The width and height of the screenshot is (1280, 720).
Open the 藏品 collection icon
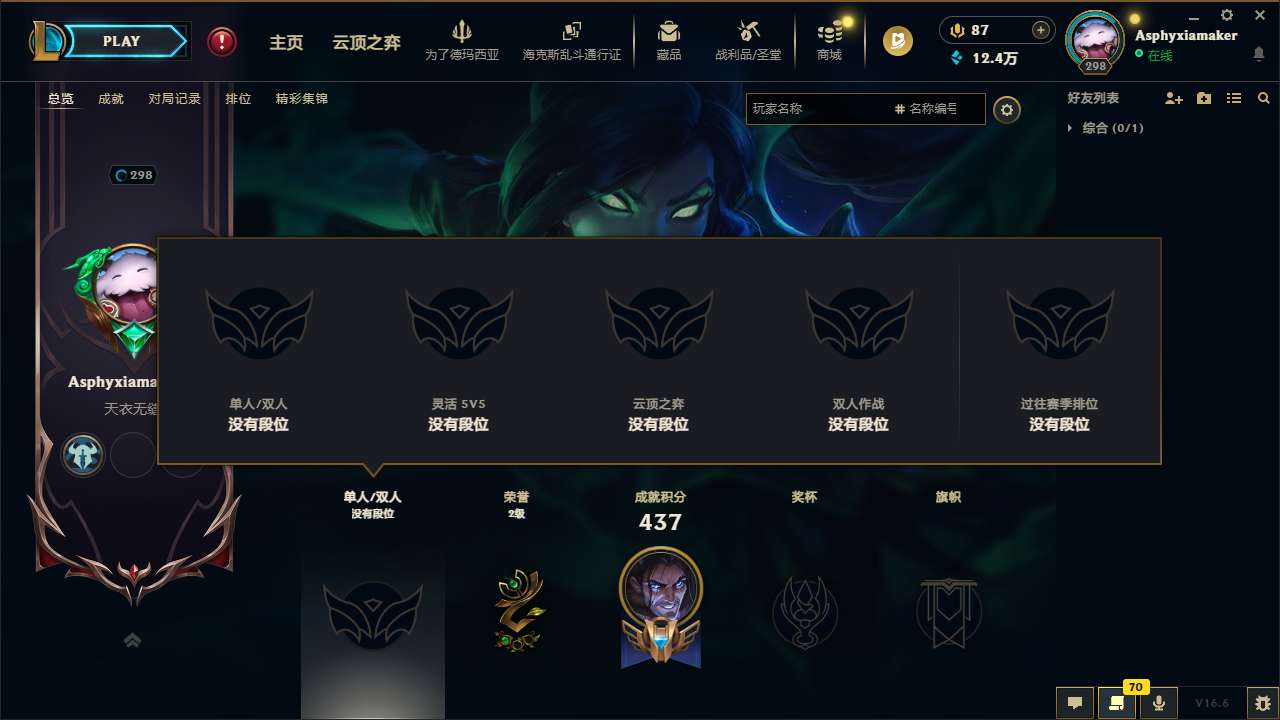(x=669, y=40)
